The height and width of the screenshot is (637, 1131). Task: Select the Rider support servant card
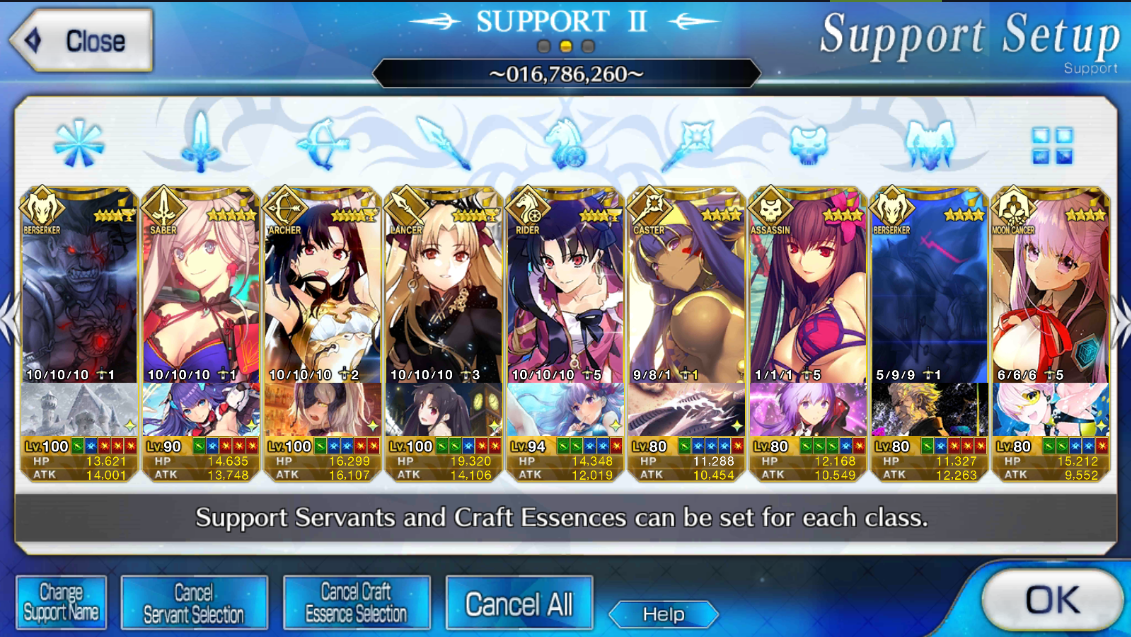[565, 290]
